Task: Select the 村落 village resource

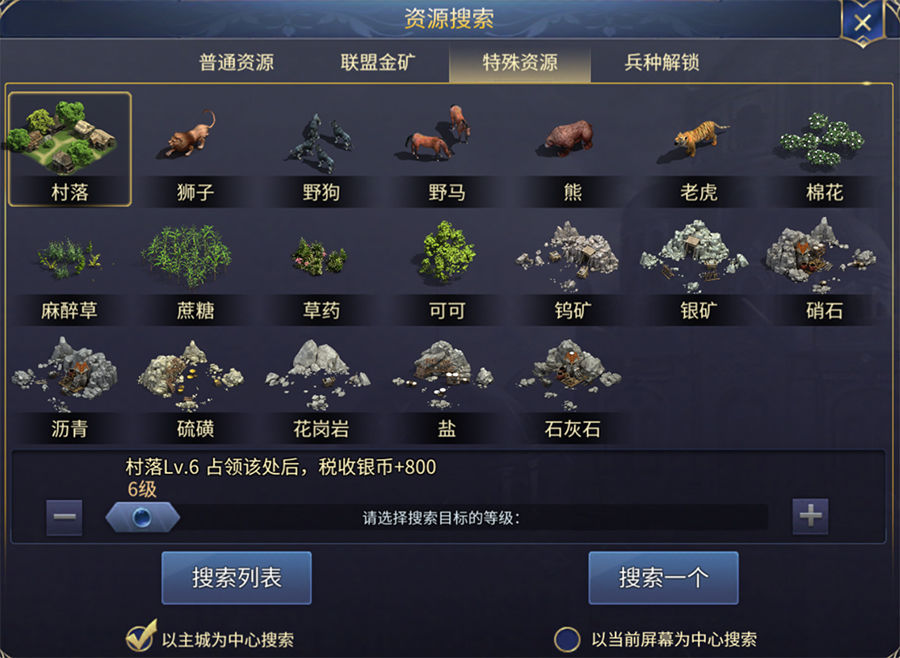Action: point(70,148)
